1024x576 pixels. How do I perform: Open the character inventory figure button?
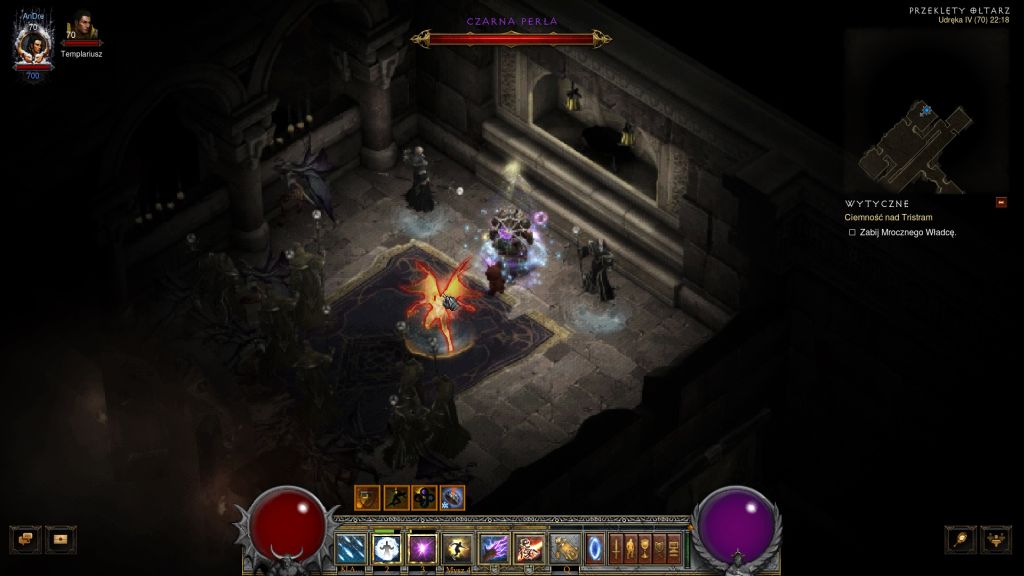pyautogui.click(x=631, y=547)
